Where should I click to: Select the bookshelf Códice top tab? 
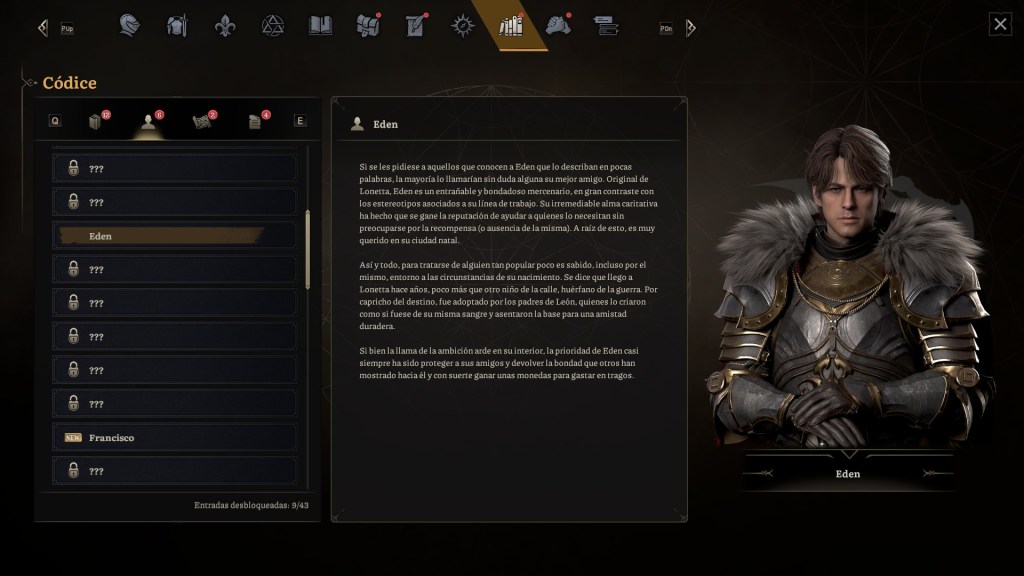(x=511, y=25)
